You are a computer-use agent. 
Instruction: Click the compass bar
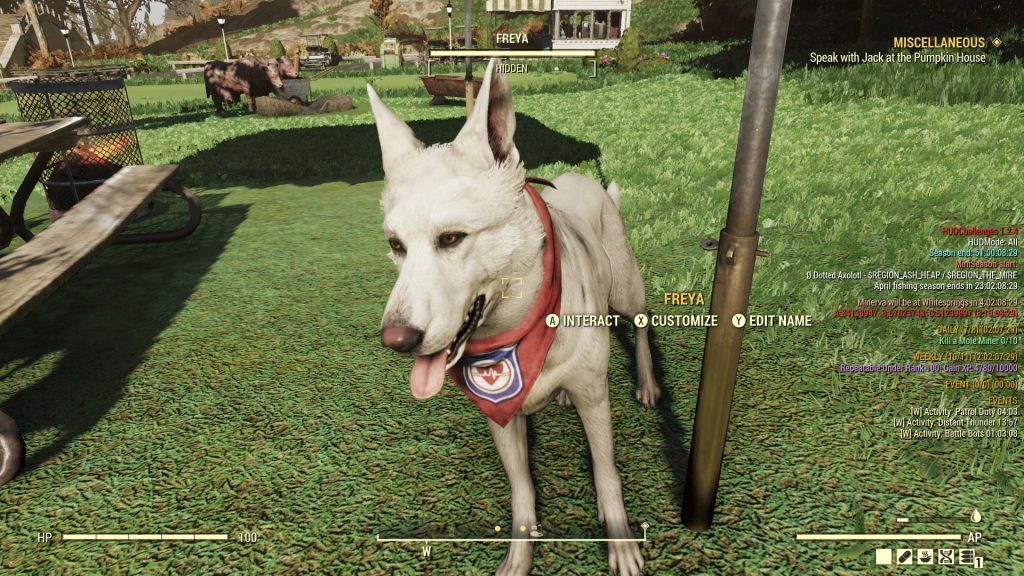[x=510, y=539]
